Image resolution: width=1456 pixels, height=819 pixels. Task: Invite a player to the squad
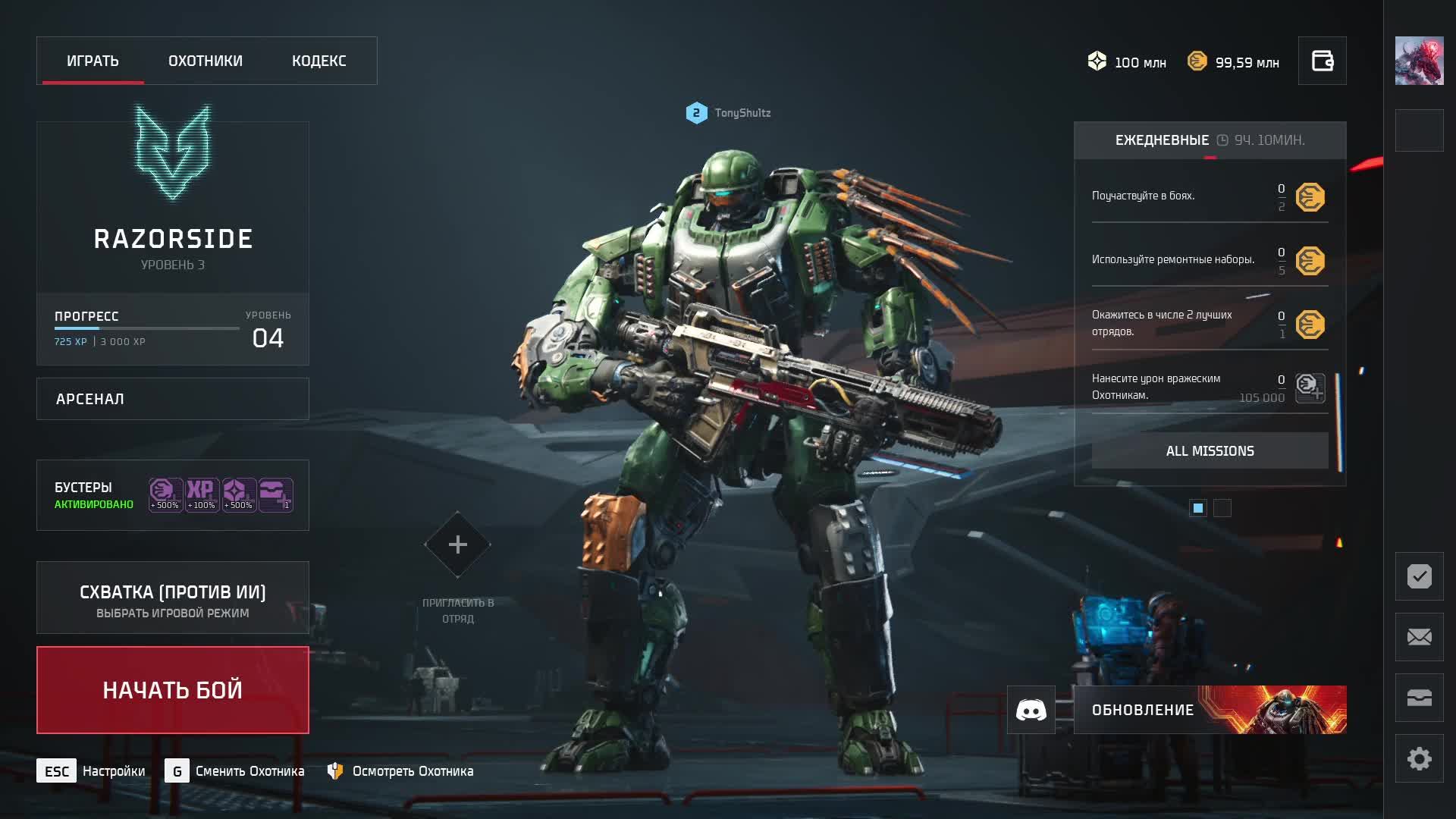[457, 544]
